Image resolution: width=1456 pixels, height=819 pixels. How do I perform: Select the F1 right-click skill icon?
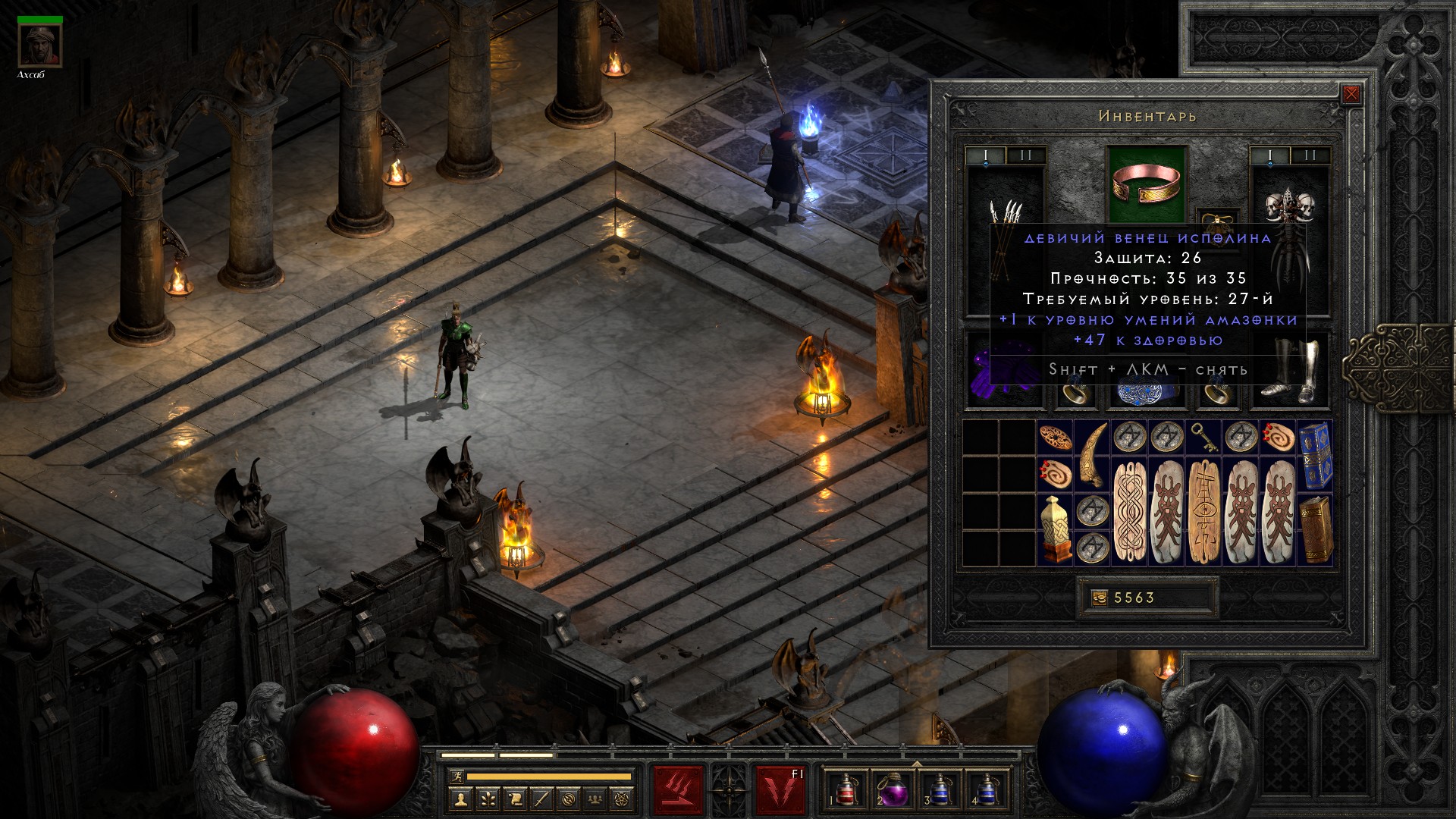tap(779, 791)
